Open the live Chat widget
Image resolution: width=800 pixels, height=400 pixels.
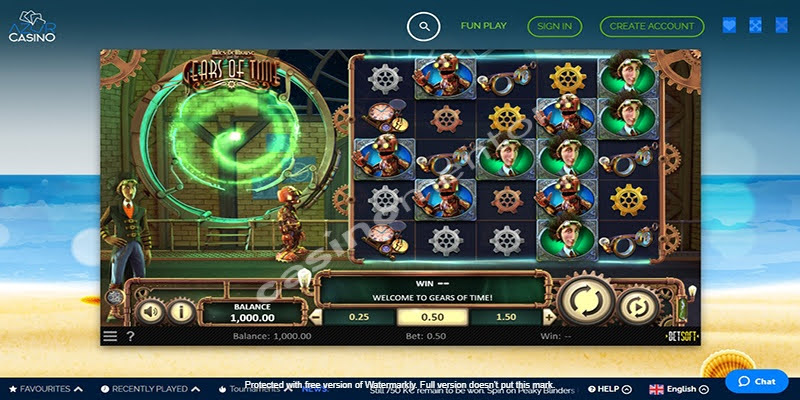[x=756, y=381]
